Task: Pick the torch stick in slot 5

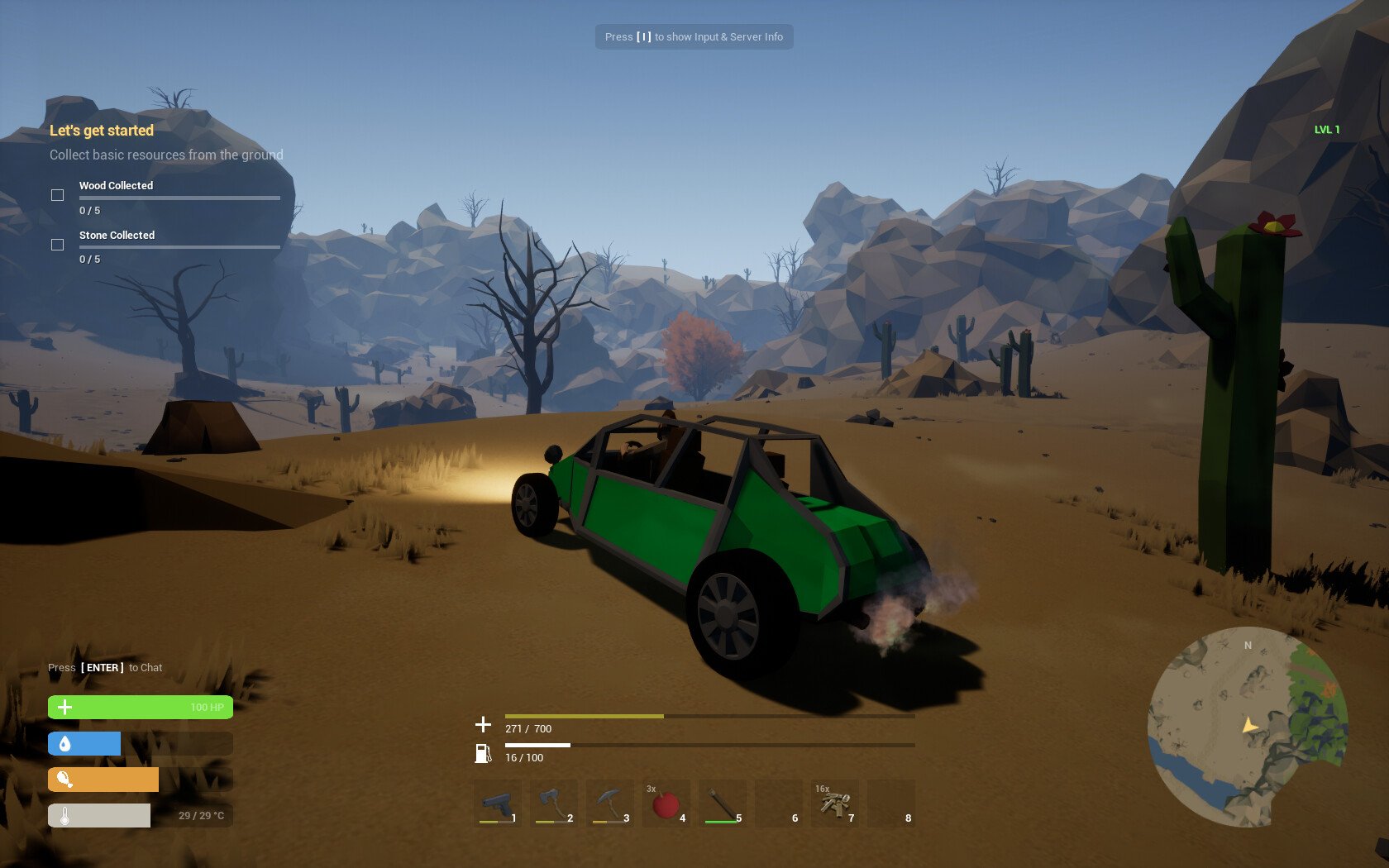Action: point(722,804)
